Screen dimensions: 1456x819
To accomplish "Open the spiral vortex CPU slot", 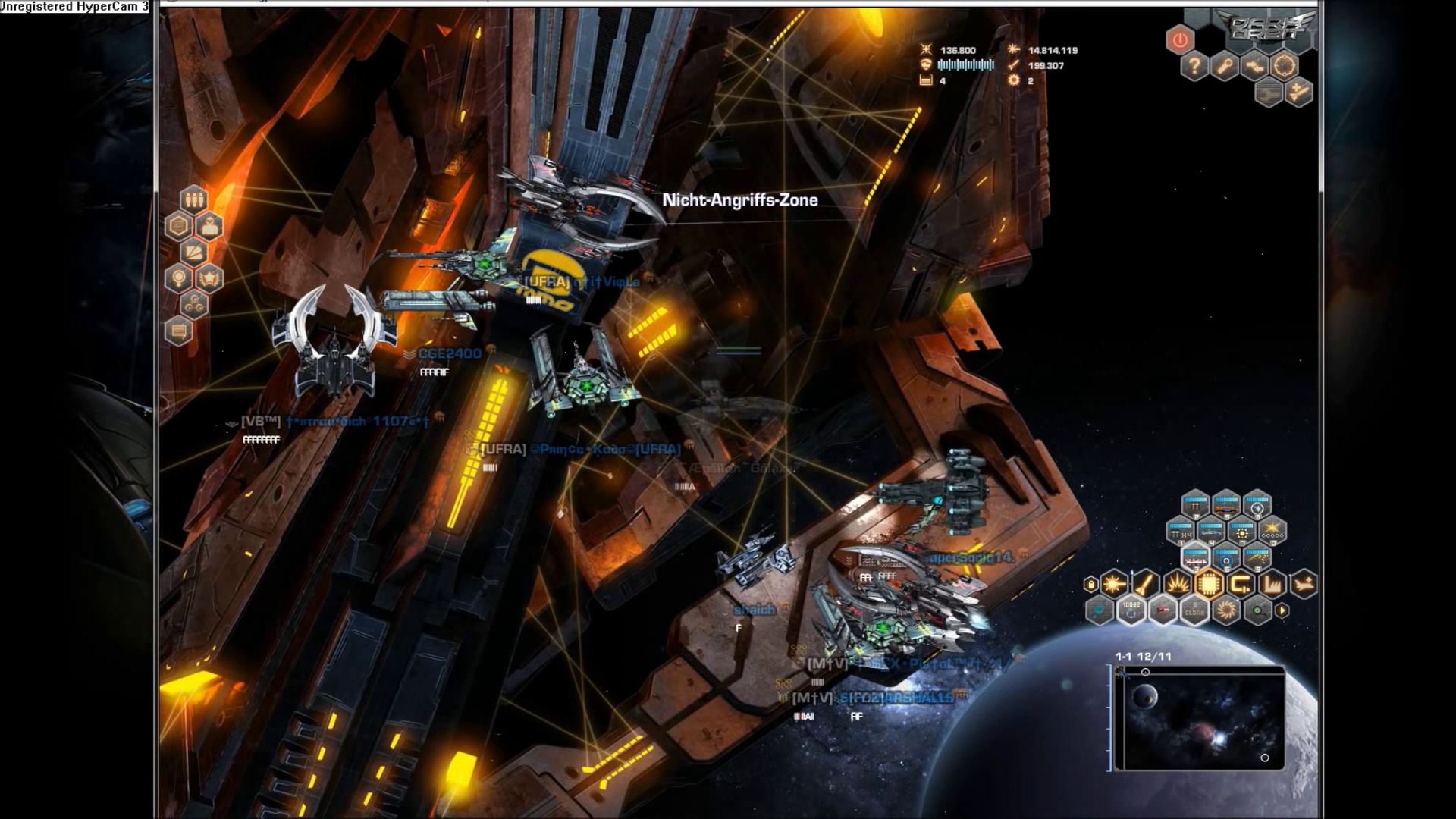I will click(1226, 610).
